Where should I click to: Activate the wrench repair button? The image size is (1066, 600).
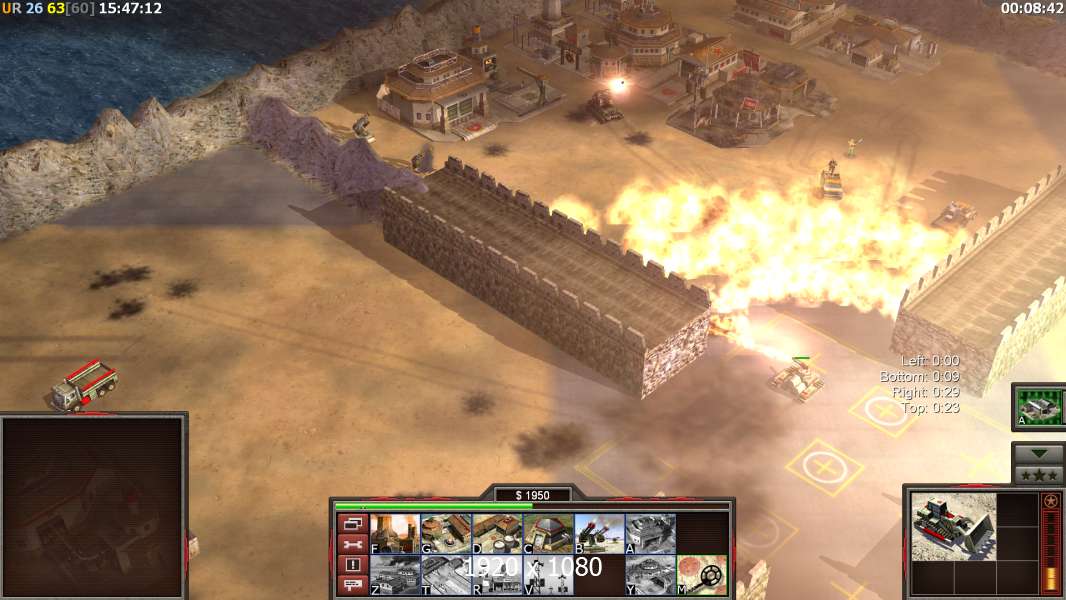coord(352,544)
